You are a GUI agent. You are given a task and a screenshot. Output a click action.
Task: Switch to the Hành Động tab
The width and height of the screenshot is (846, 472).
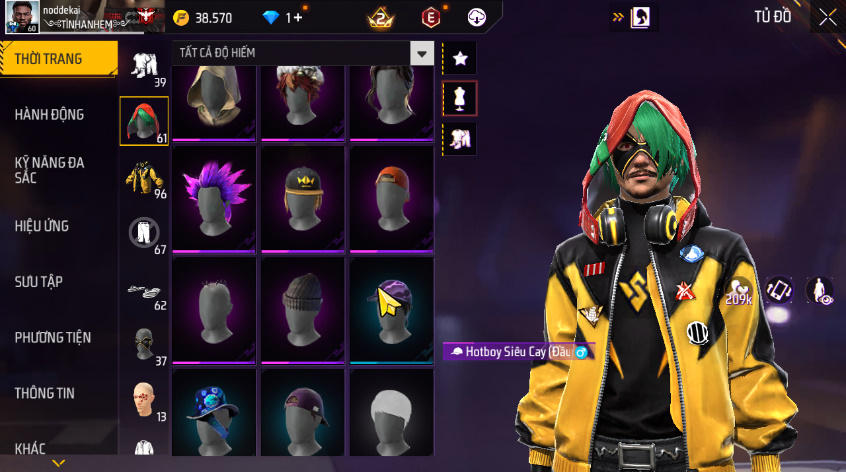pos(50,115)
